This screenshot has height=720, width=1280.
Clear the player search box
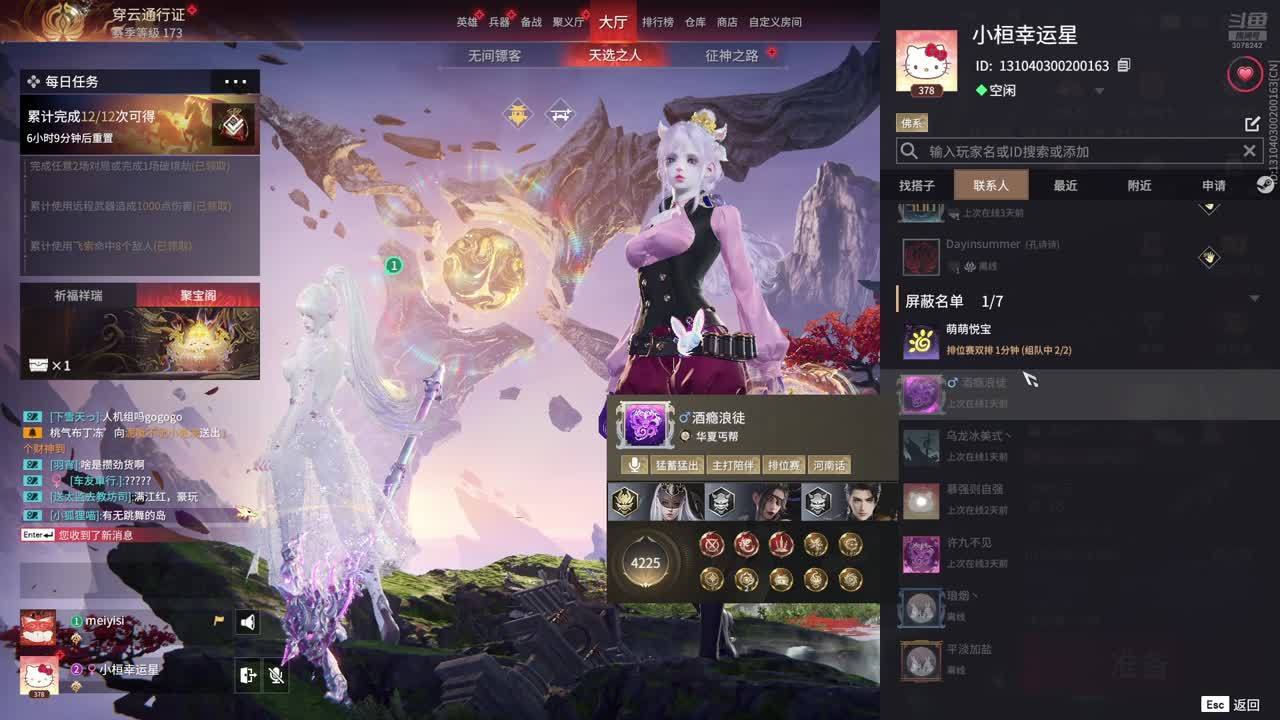(x=1249, y=151)
